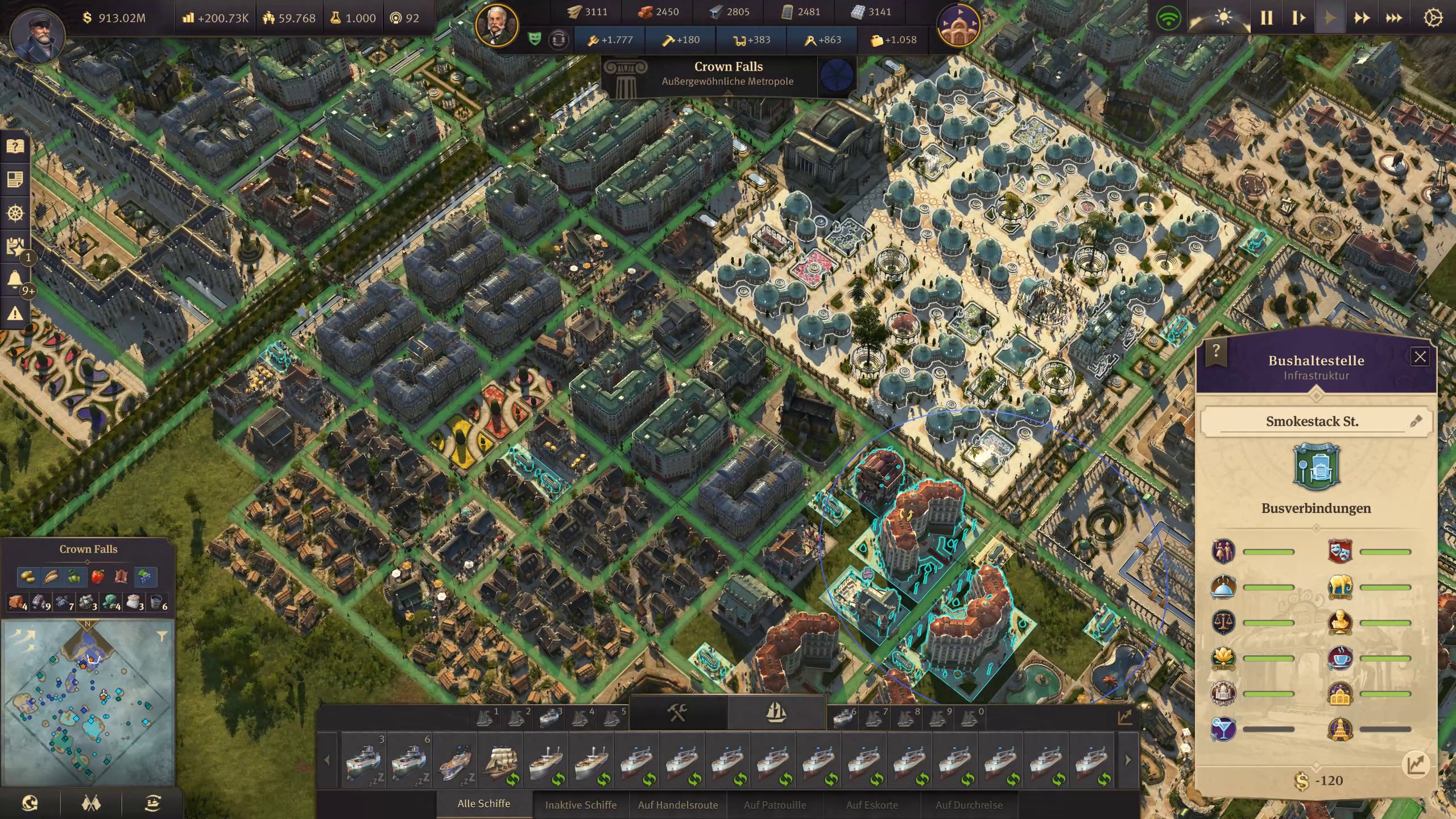1456x819 pixels.
Task: Show ships Auf Handelsroute
Action: tap(678, 805)
